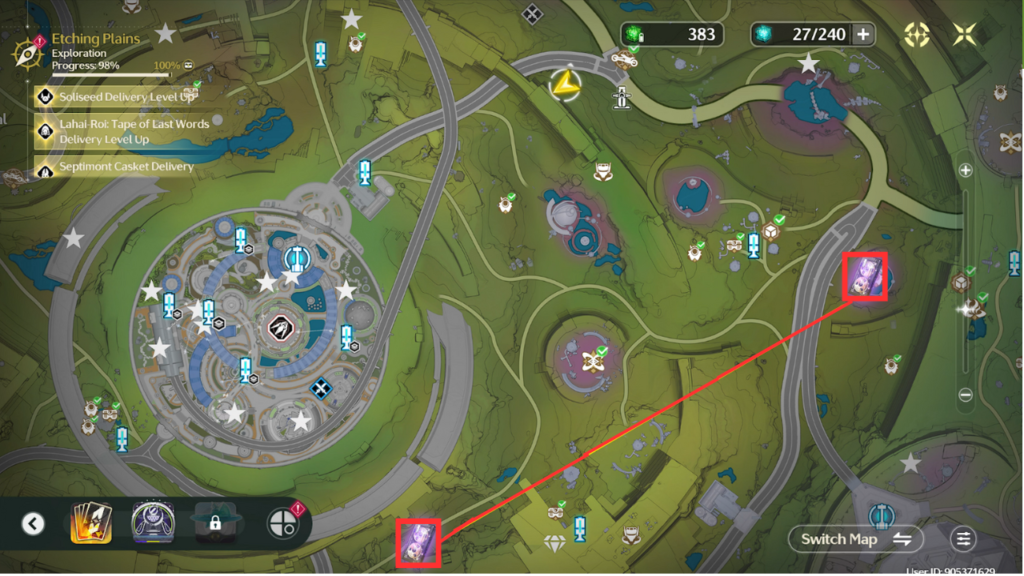The image size is (1024, 576).
Task: Select the red-boxed purple marker on the right
Action: (864, 276)
